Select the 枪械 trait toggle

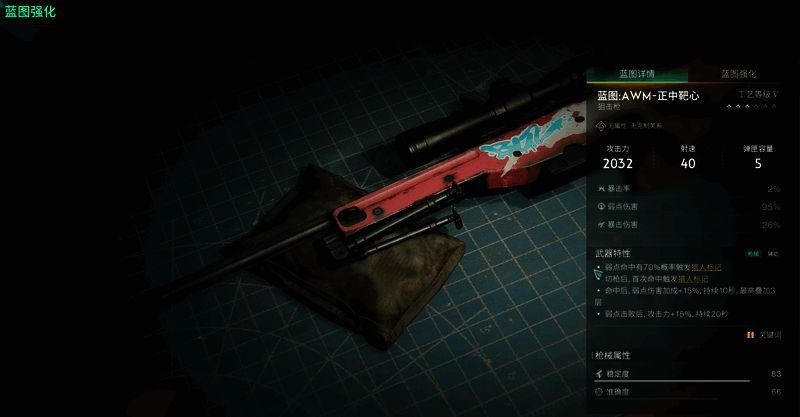tap(753, 254)
